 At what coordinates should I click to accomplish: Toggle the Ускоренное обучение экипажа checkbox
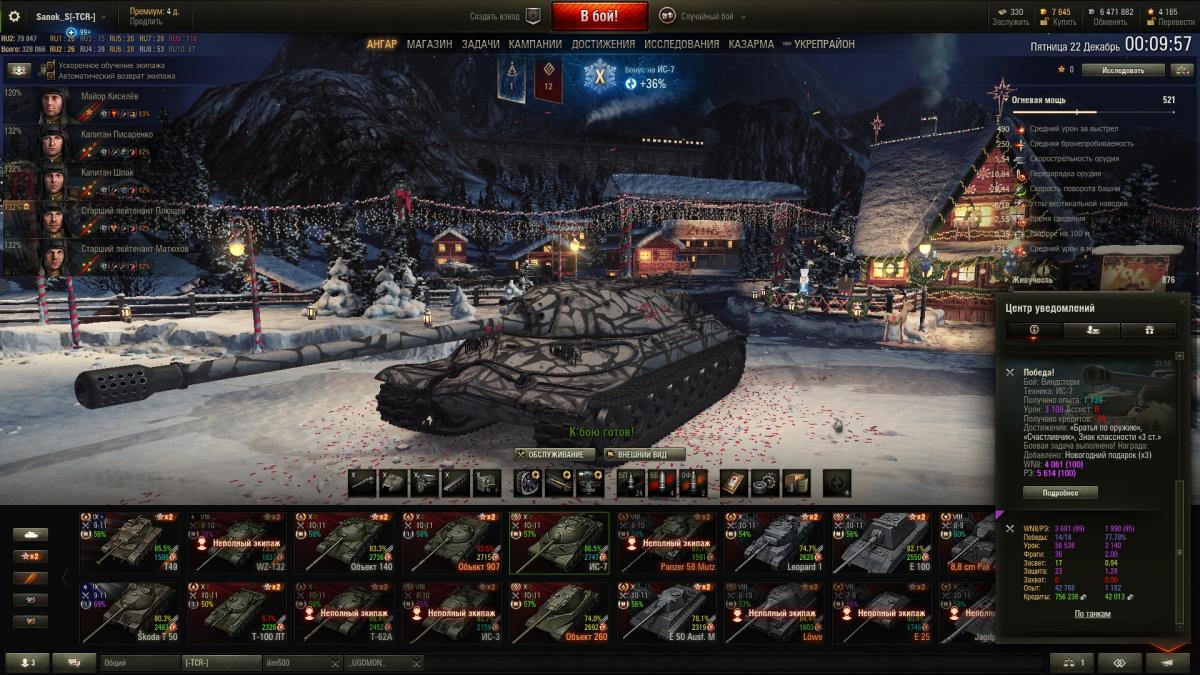(x=51, y=65)
